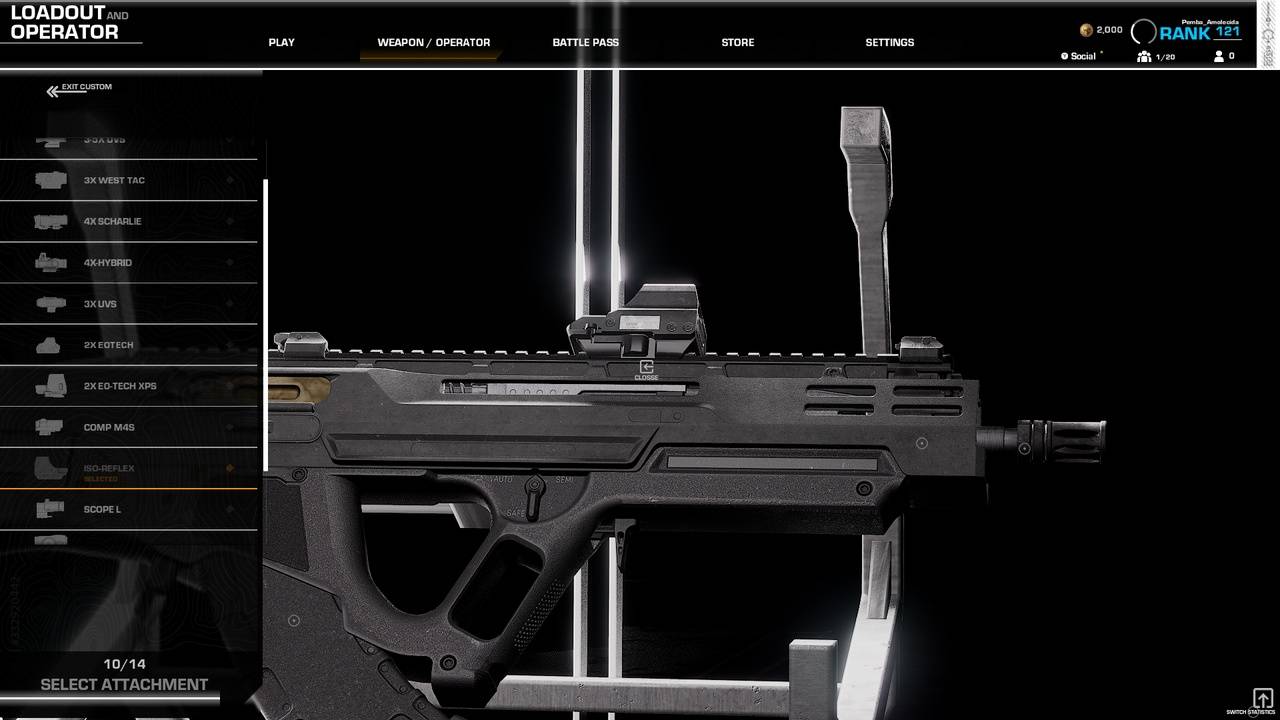
Task: Pick the 2X EOTech sight
Action: tap(128, 345)
